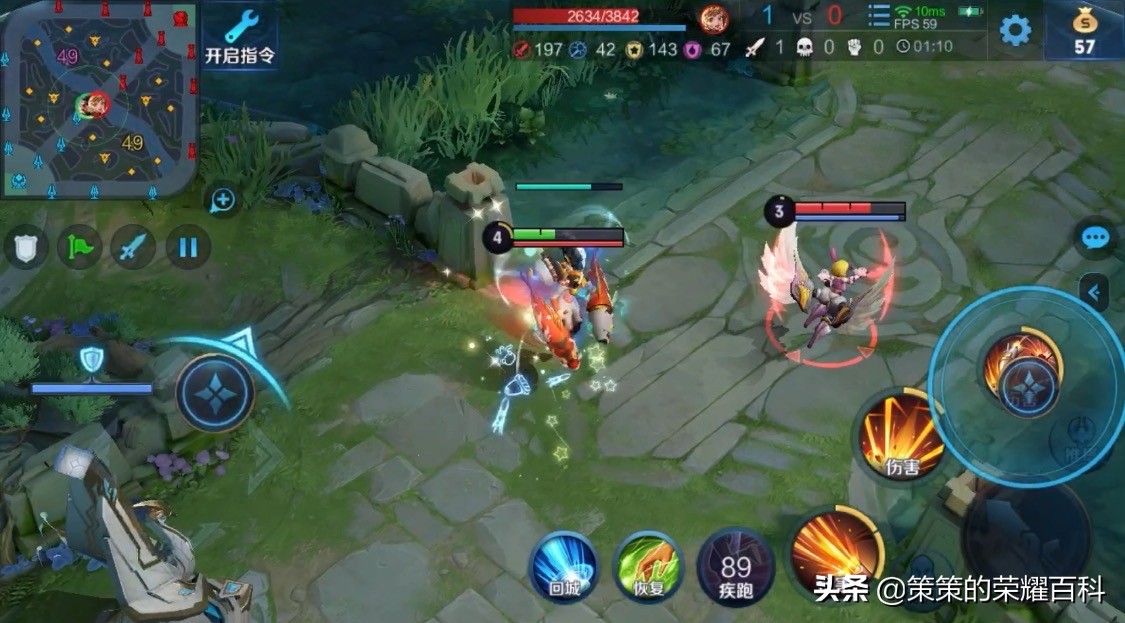Select the blue sword command icon
The height and width of the screenshot is (623, 1125).
[x=133, y=246]
